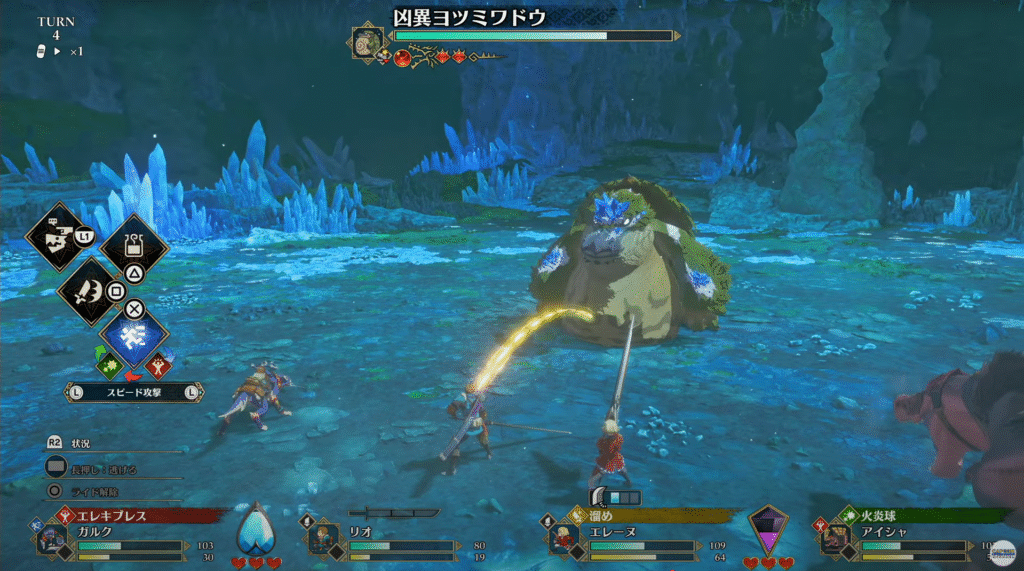The image size is (1024, 571).
Task: Select the 凶異ヨツミワドウ enemy monster portrait
Action: [x=366, y=42]
